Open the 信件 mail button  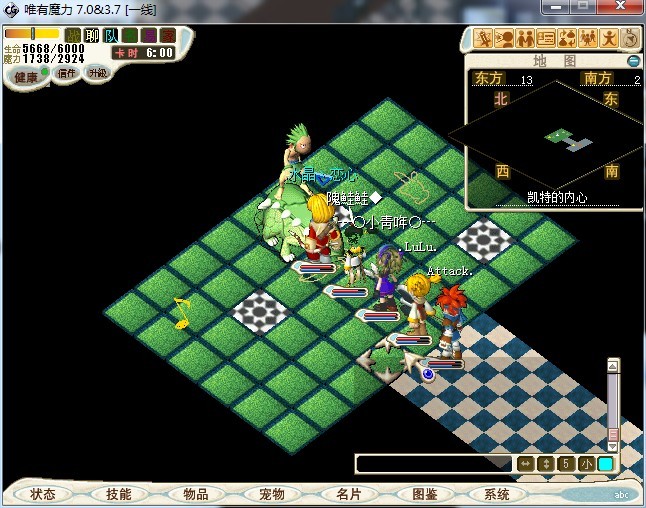(x=67, y=73)
